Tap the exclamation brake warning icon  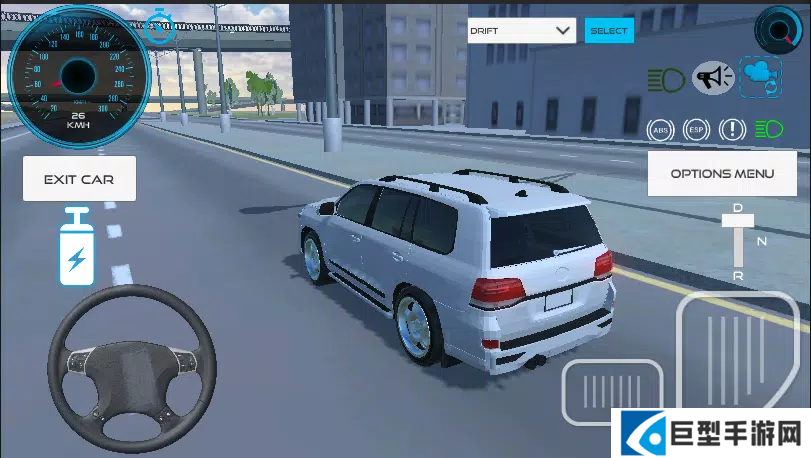(732, 129)
